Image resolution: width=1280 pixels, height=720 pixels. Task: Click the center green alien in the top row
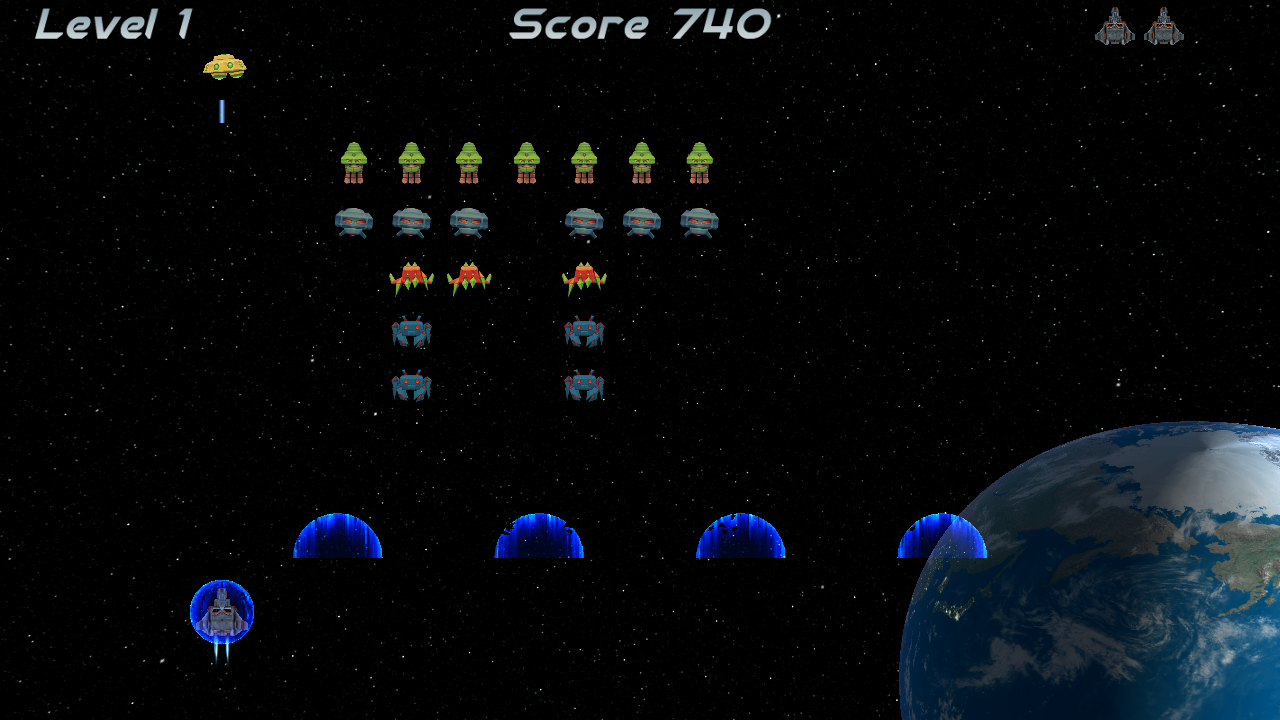(x=525, y=162)
